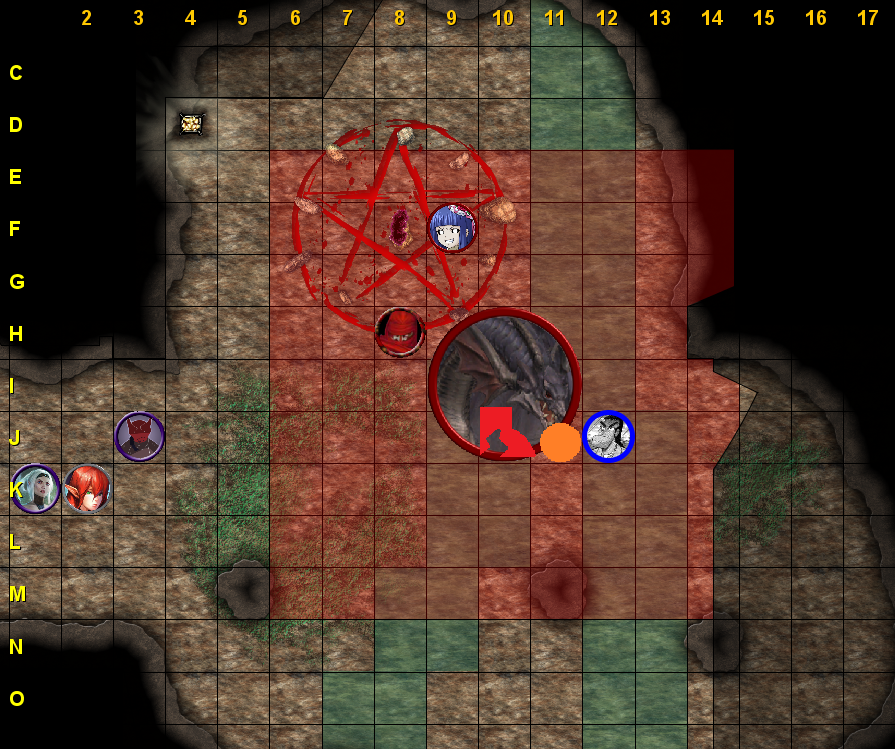
Task: Select the red hooded figure token
Action: click(400, 332)
